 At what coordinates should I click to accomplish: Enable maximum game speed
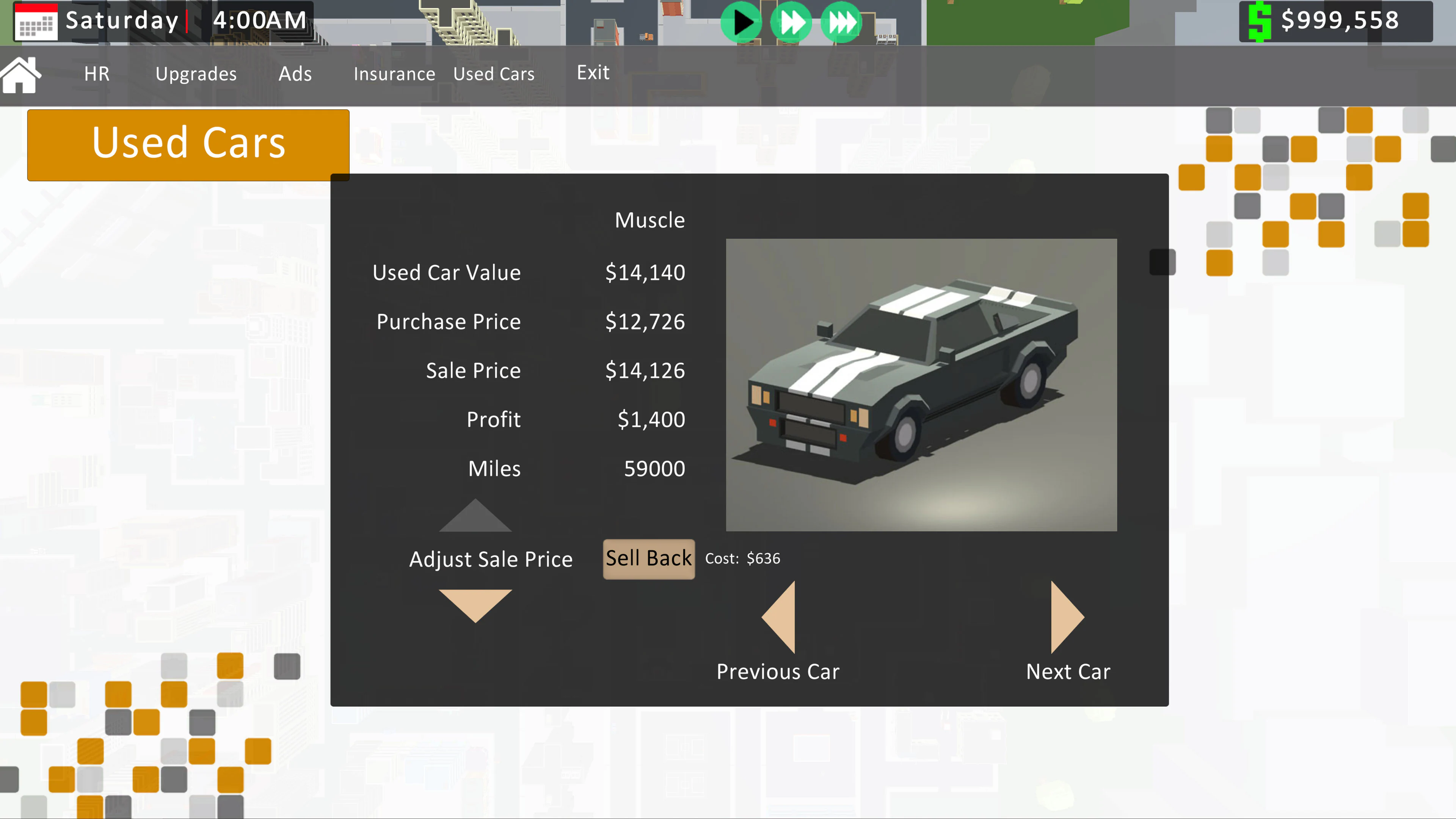coord(841,23)
